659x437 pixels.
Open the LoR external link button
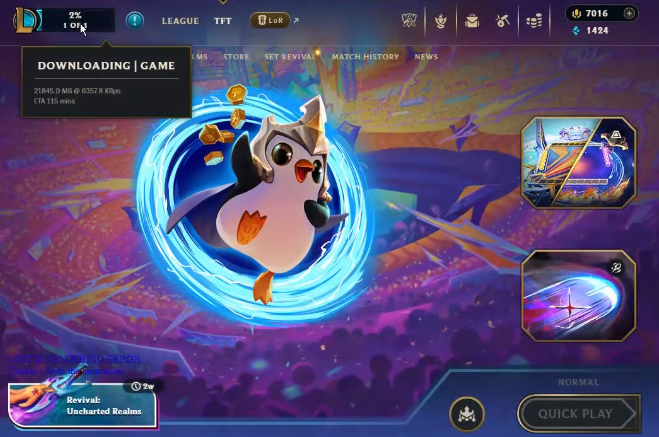click(272, 20)
